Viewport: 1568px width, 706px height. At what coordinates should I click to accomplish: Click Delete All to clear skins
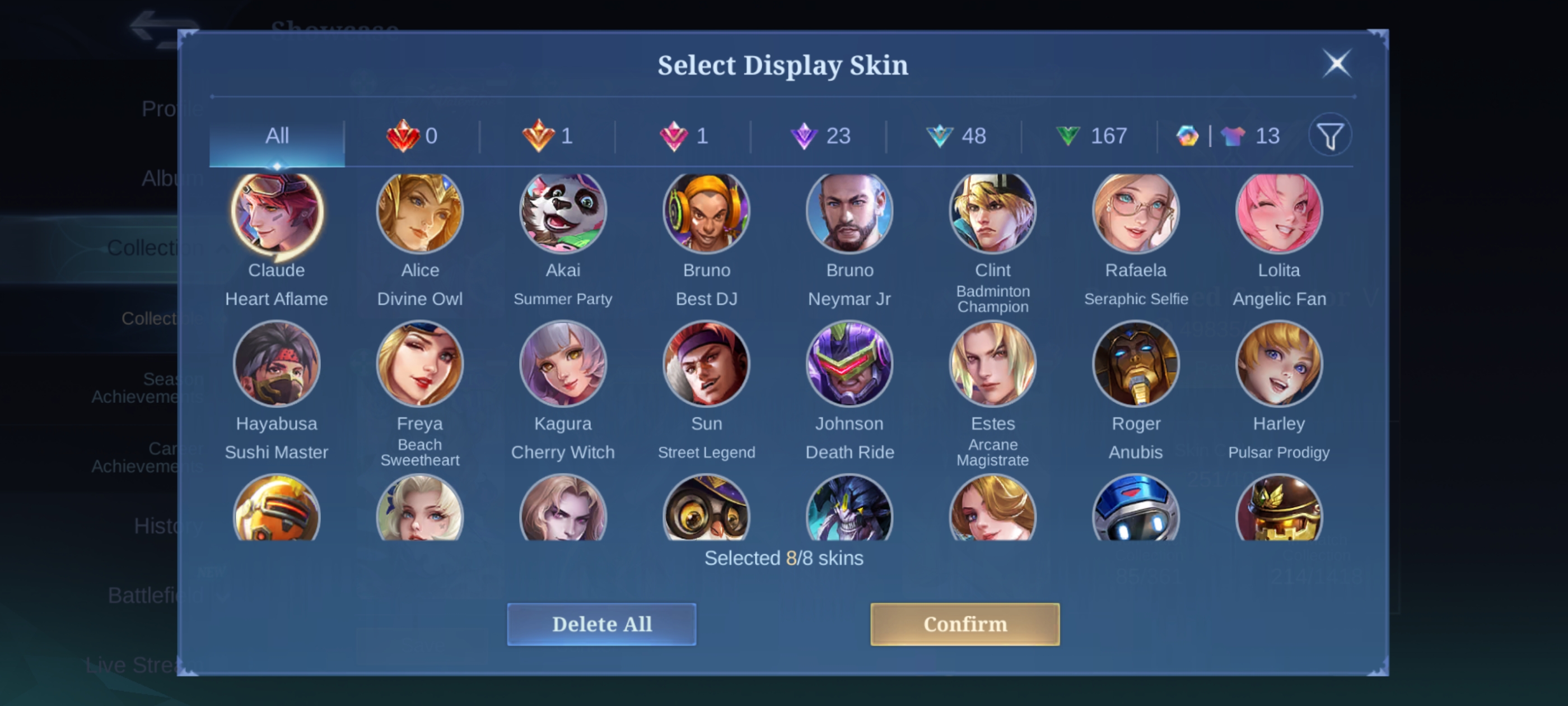click(601, 624)
